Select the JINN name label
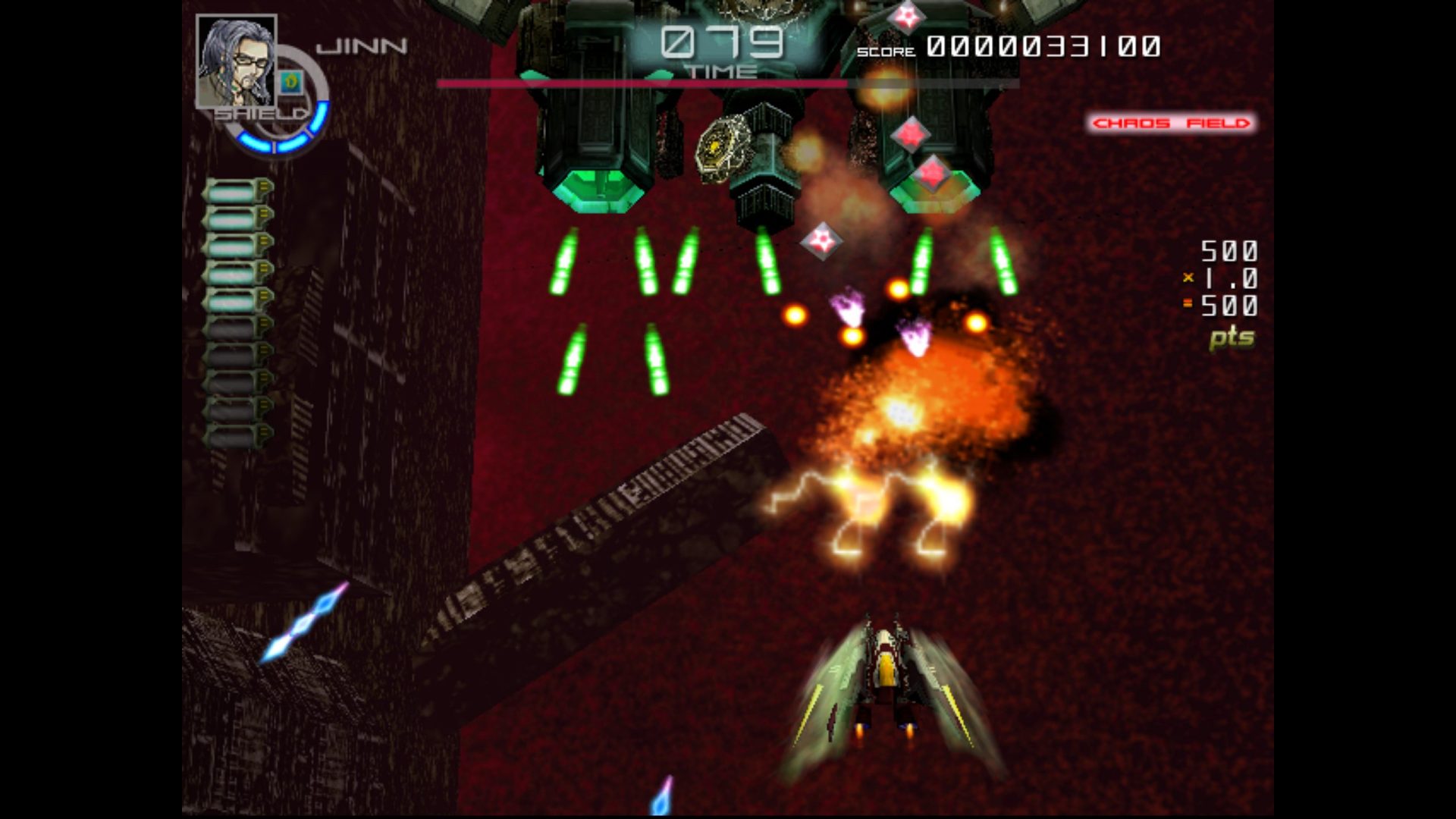The width and height of the screenshot is (1456, 819). click(362, 45)
